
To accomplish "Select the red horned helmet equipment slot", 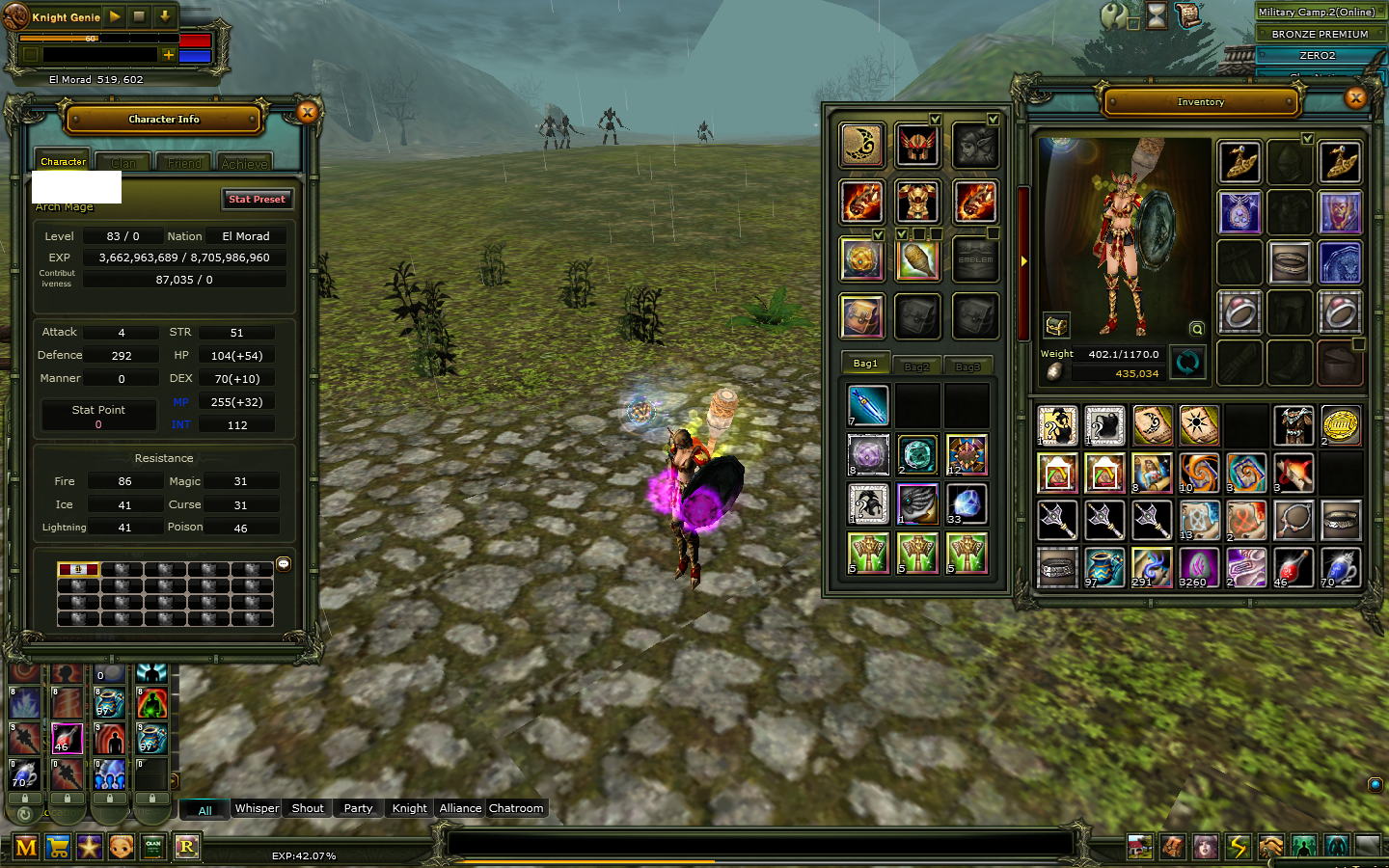I will tap(917, 146).
